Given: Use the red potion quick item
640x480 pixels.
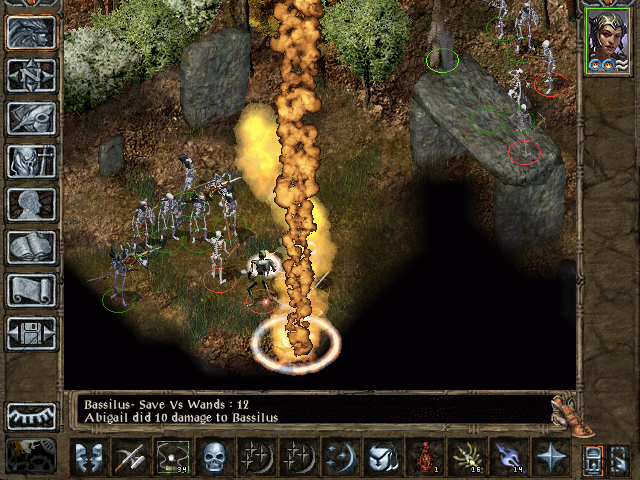Looking at the screenshot, I should 427,458.
